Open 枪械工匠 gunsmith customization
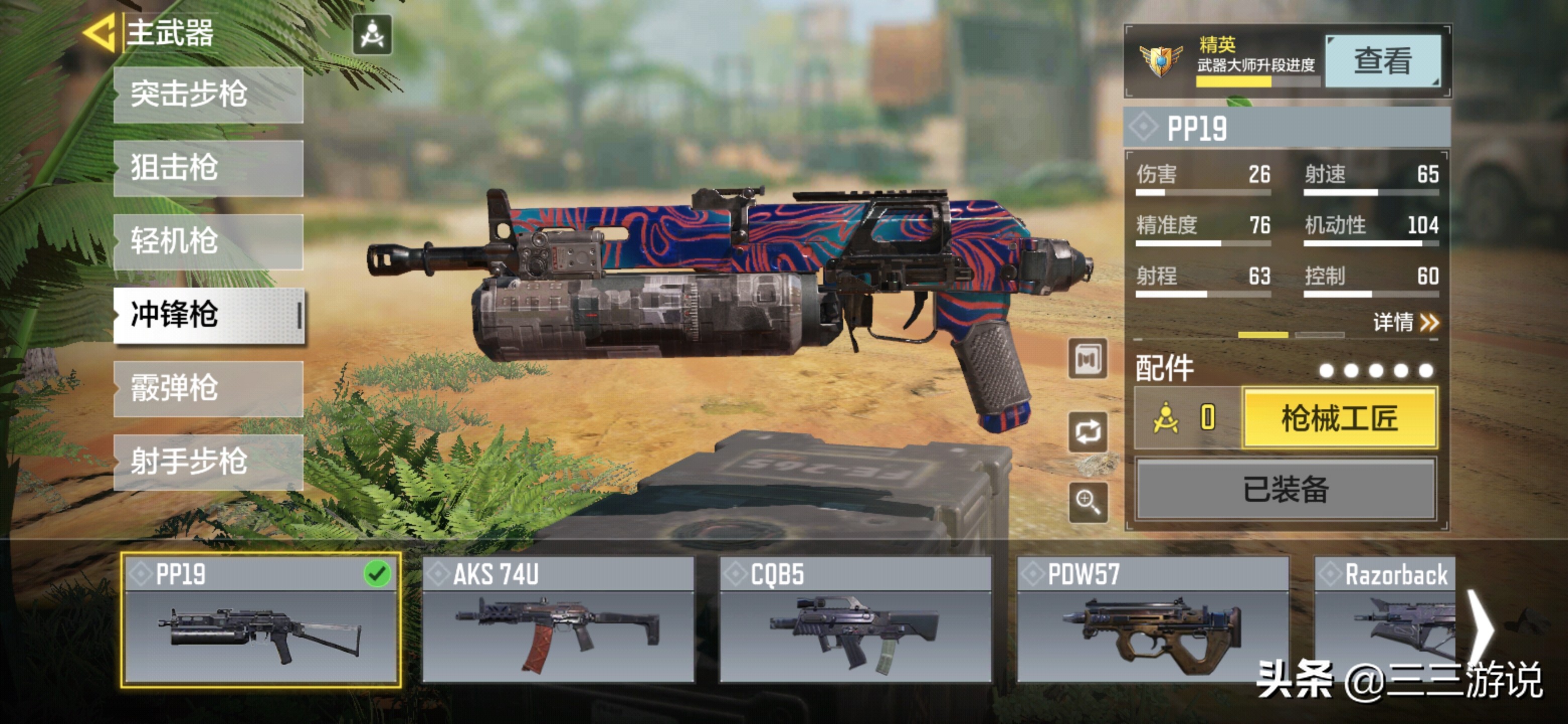Image resolution: width=1568 pixels, height=724 pixels. click(x=1339, y=418)
